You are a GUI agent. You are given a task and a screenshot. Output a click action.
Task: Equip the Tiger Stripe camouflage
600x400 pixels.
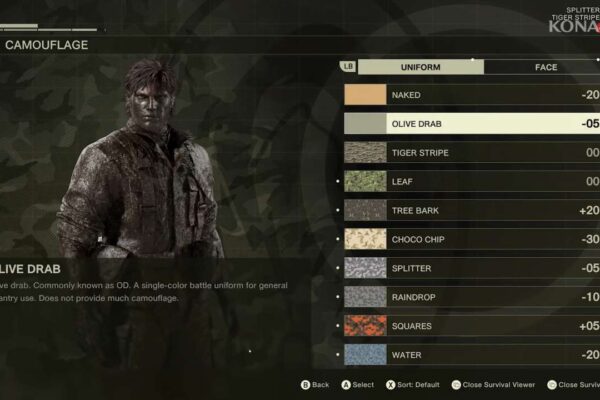coord(470,153)
